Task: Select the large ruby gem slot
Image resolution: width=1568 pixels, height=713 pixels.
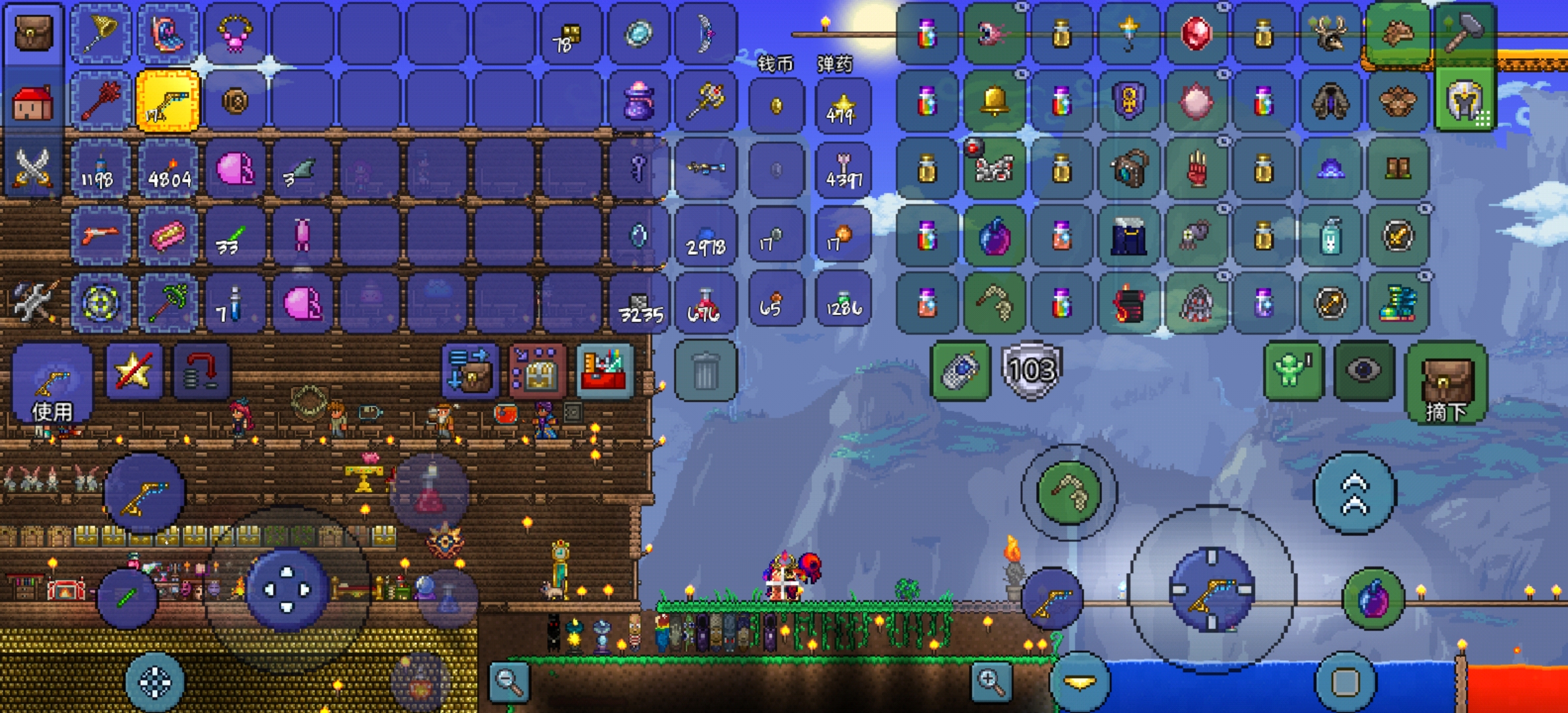Action: coord(1196,33)
